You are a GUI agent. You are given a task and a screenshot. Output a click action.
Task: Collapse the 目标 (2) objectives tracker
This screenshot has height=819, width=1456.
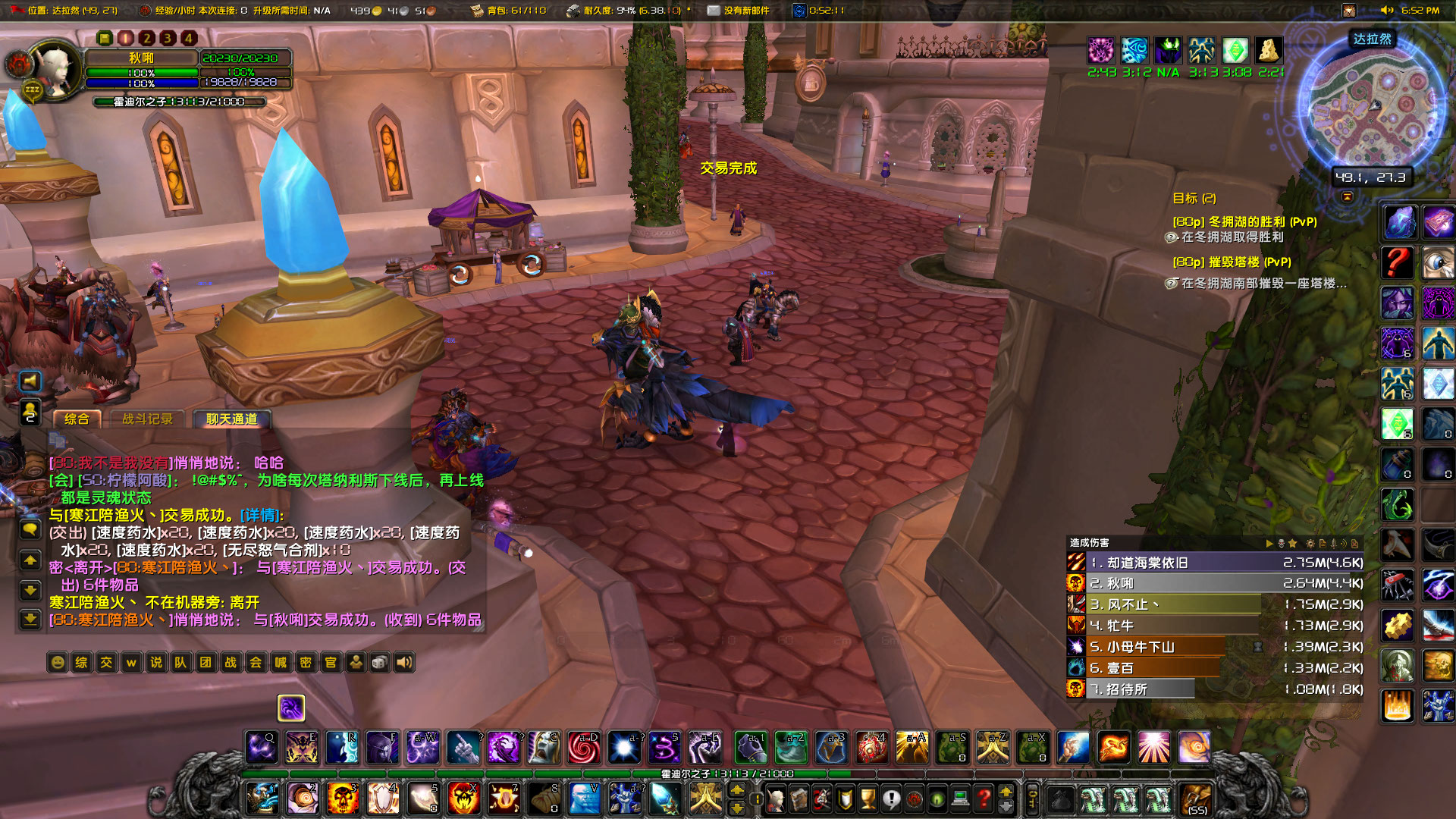tap(1194, 199)
